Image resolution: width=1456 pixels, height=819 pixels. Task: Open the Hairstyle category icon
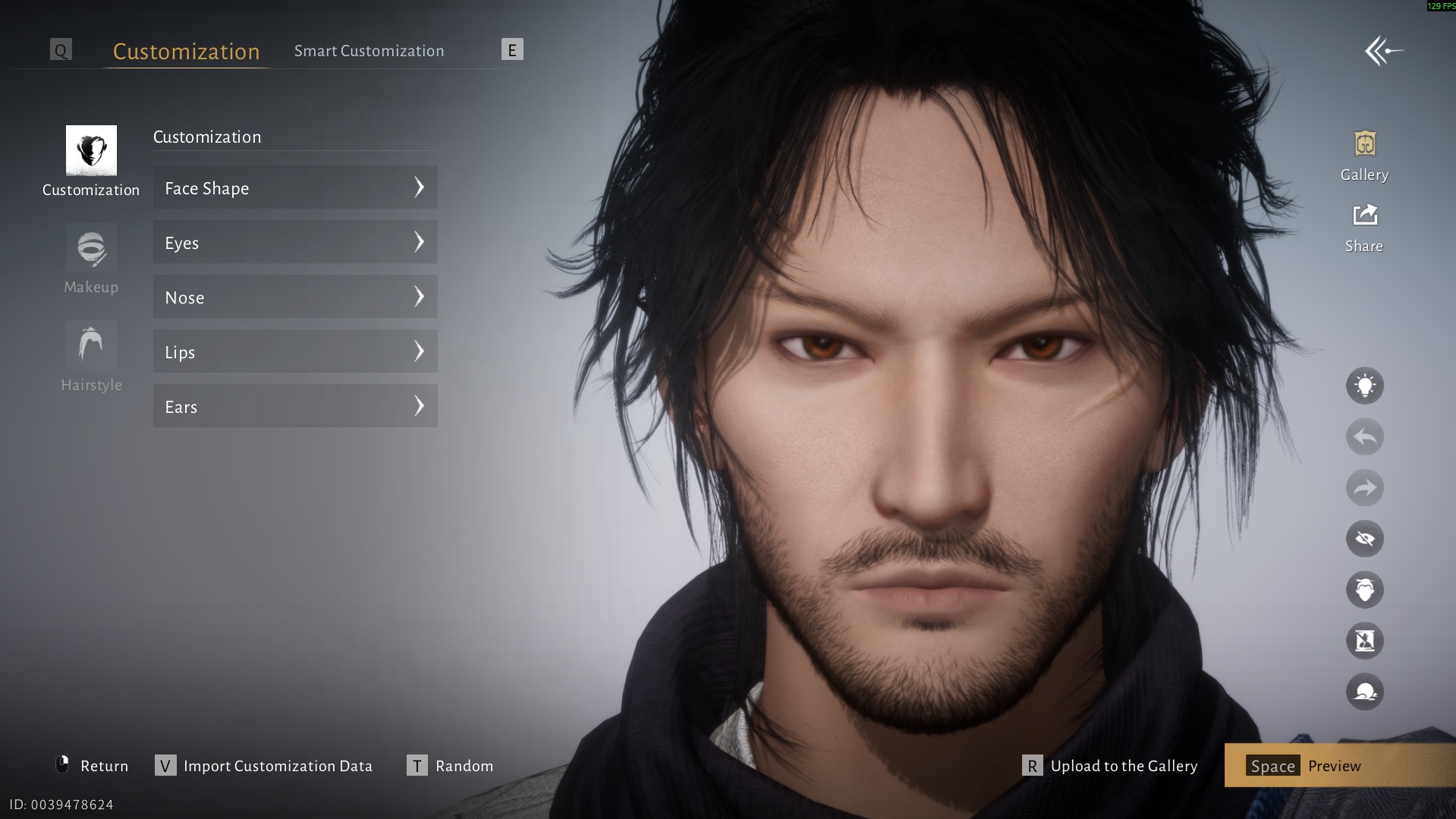pyautogui.click(x=90, y=345)
